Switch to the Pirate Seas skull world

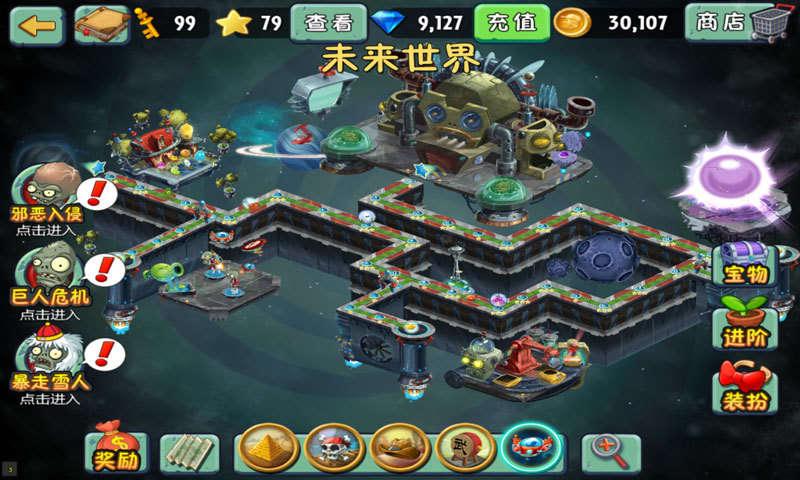(x=334, y=448)
